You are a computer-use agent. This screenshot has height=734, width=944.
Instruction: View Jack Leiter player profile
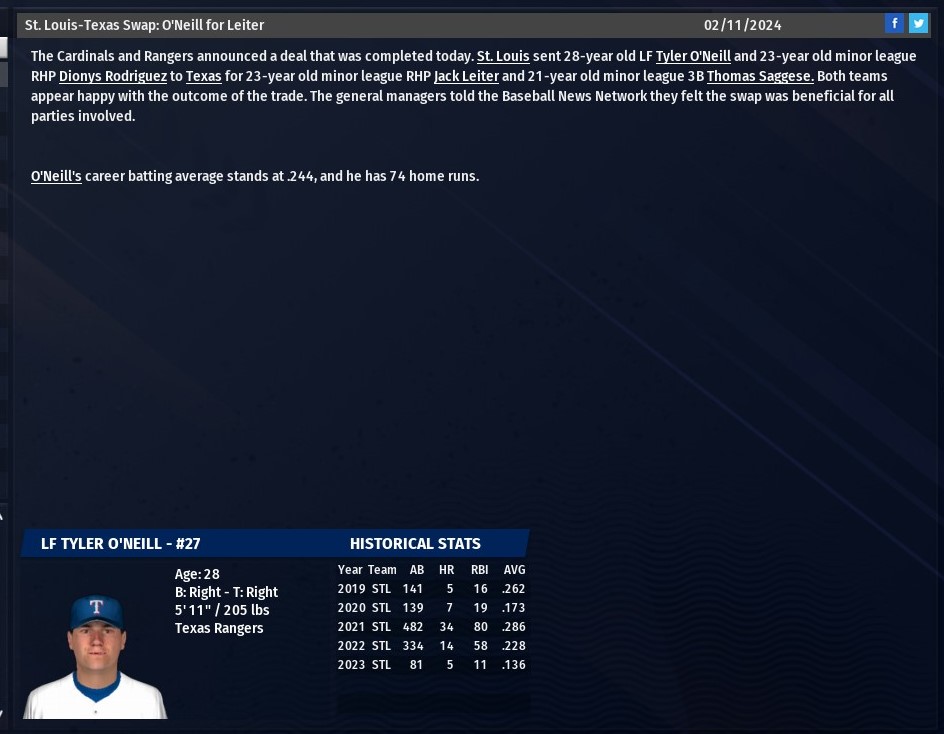(466, 76)
